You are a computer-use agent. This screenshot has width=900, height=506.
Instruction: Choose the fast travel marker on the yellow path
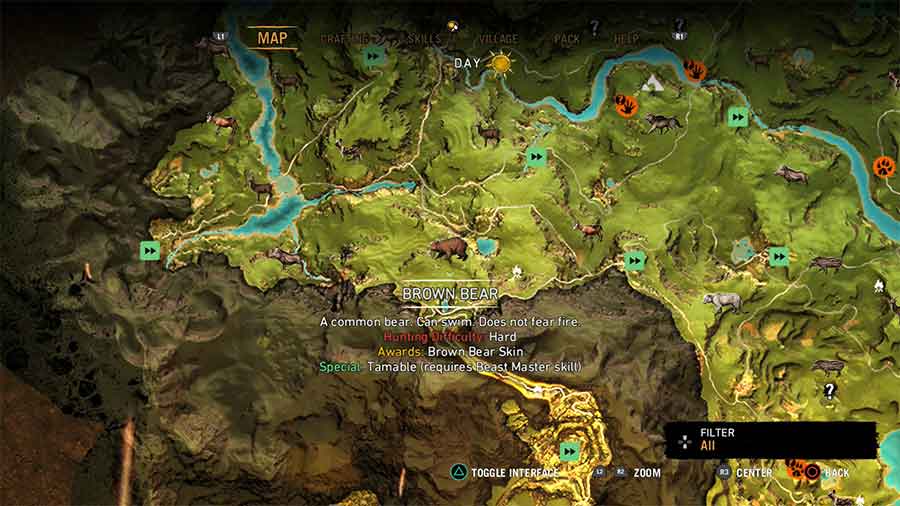click(570, 451)
